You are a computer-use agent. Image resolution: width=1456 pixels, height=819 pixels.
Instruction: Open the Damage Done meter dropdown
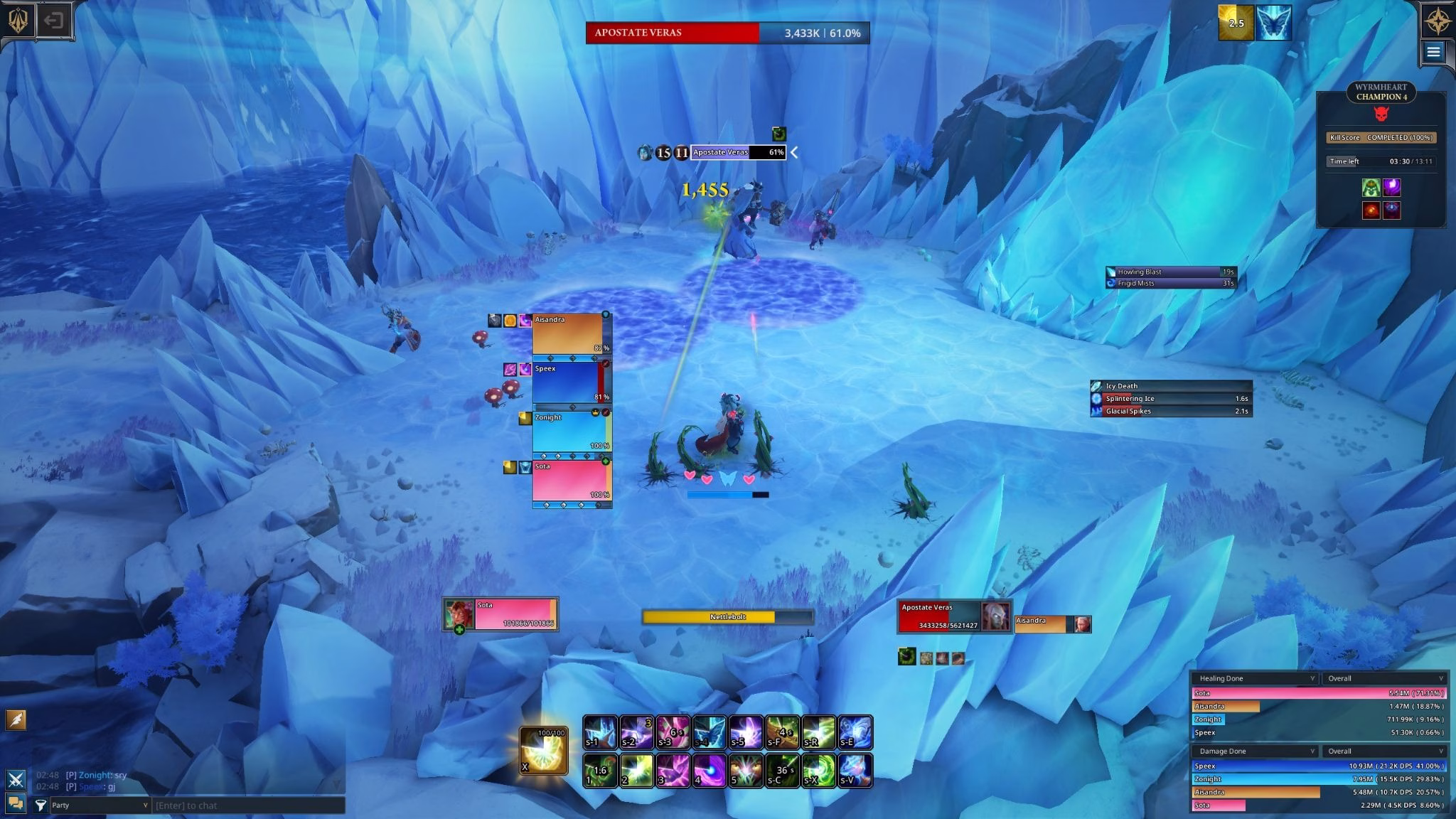pos(1255,751)
